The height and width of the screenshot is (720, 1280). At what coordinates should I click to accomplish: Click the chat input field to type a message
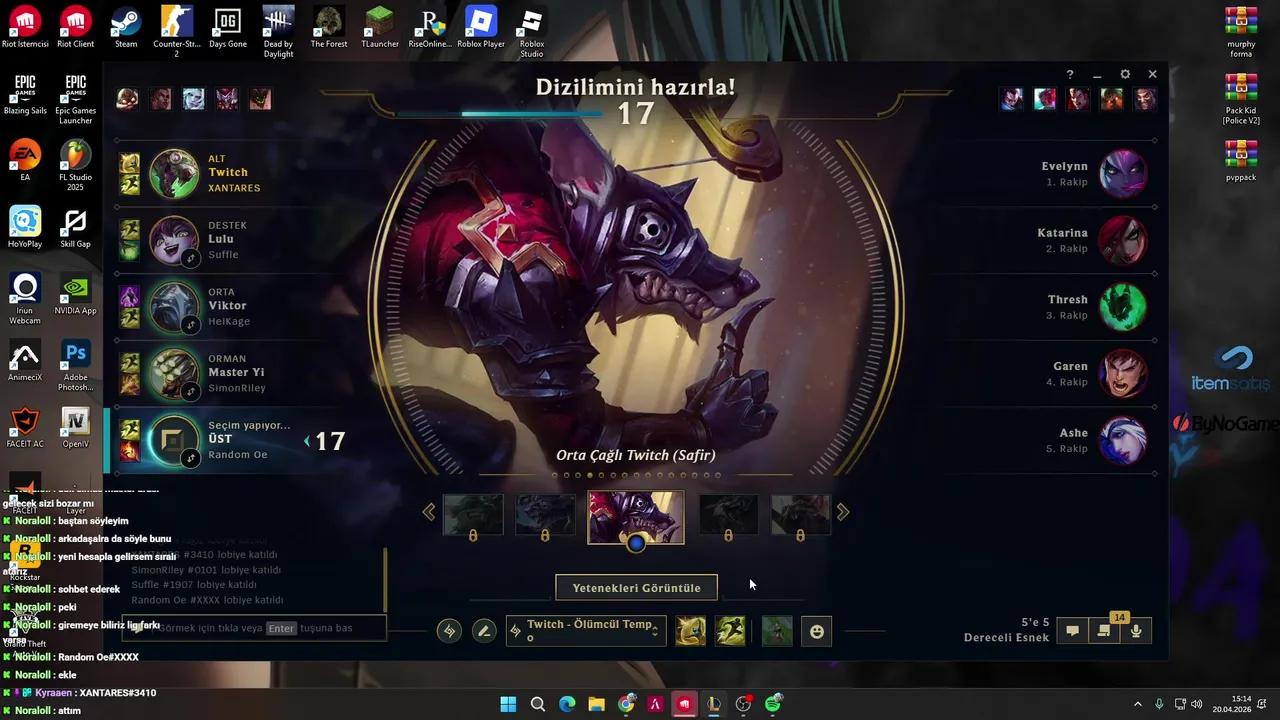(253, 628)
